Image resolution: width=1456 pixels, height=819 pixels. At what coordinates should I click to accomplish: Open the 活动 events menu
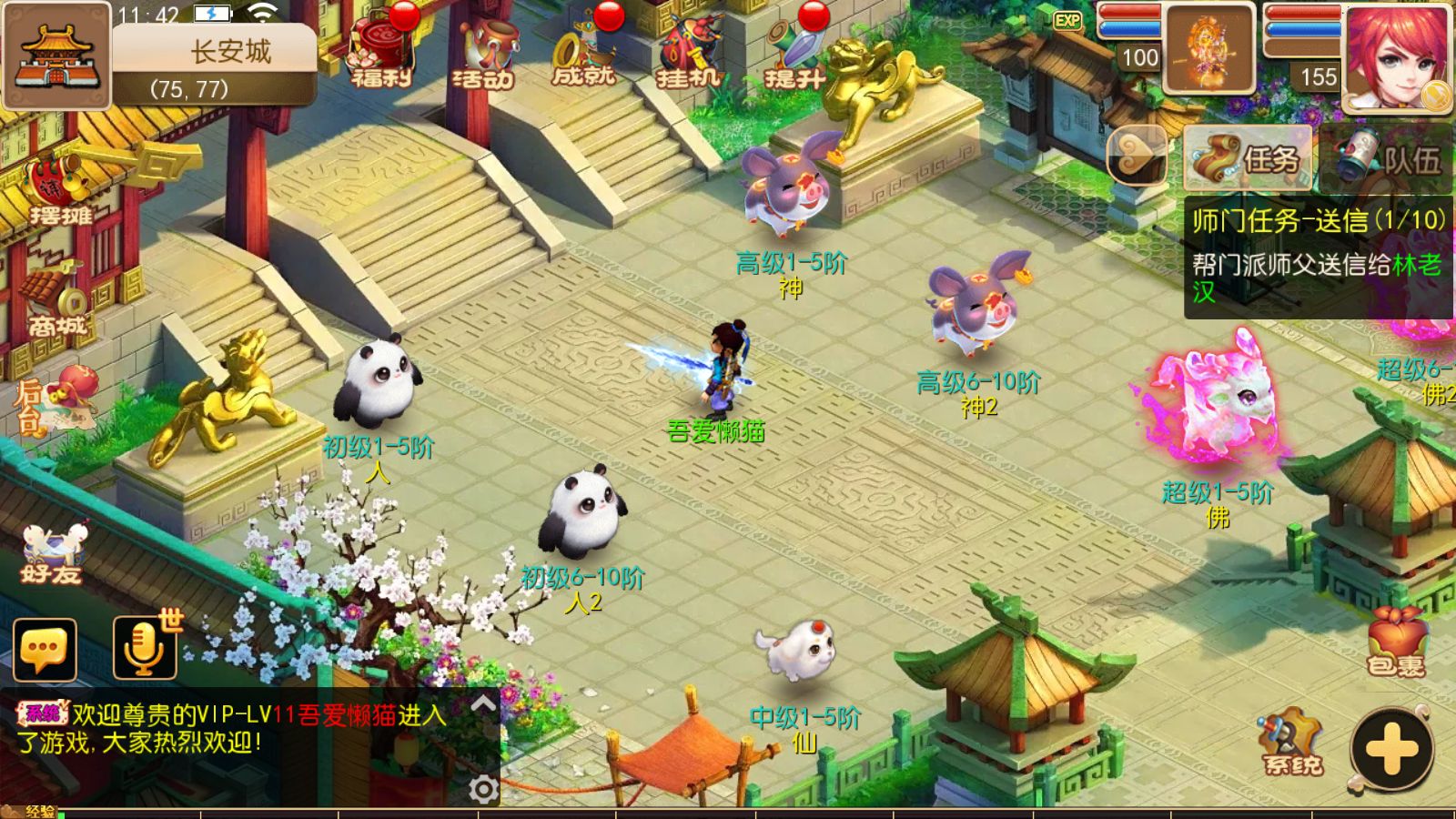tap(483, 55)
